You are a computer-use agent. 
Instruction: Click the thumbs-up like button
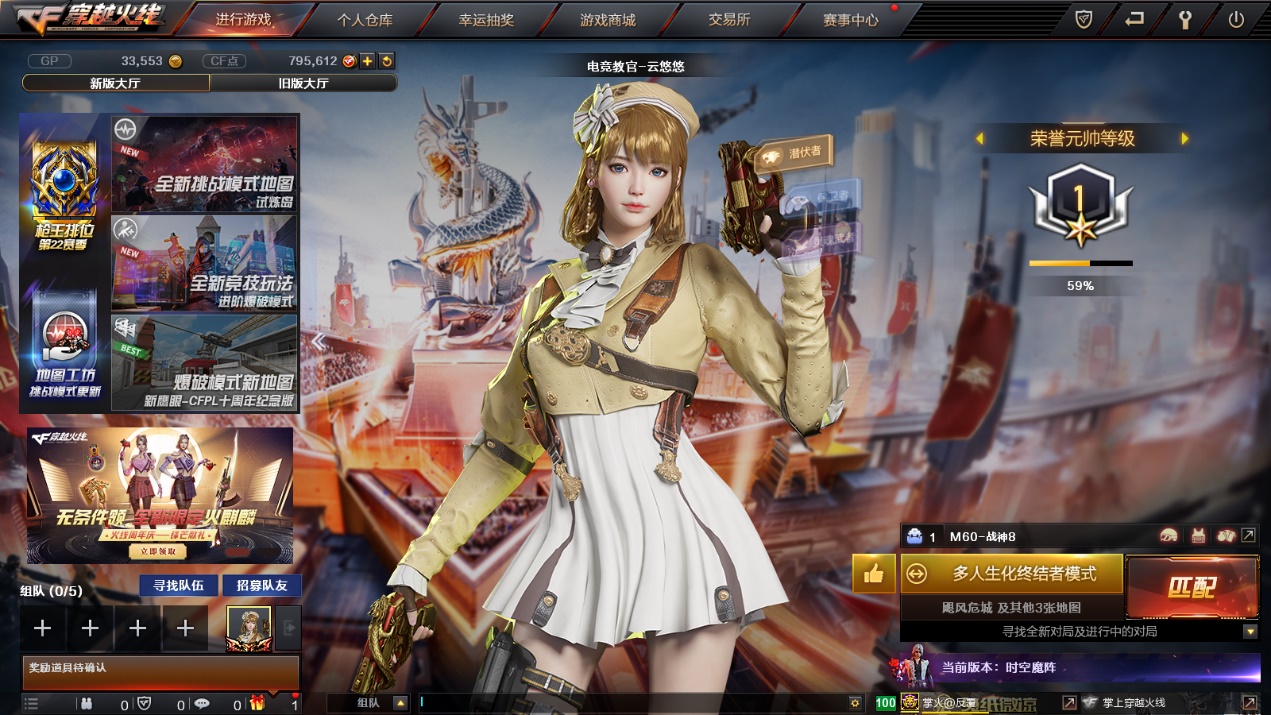pyautogui.click(x=874, y=574)
